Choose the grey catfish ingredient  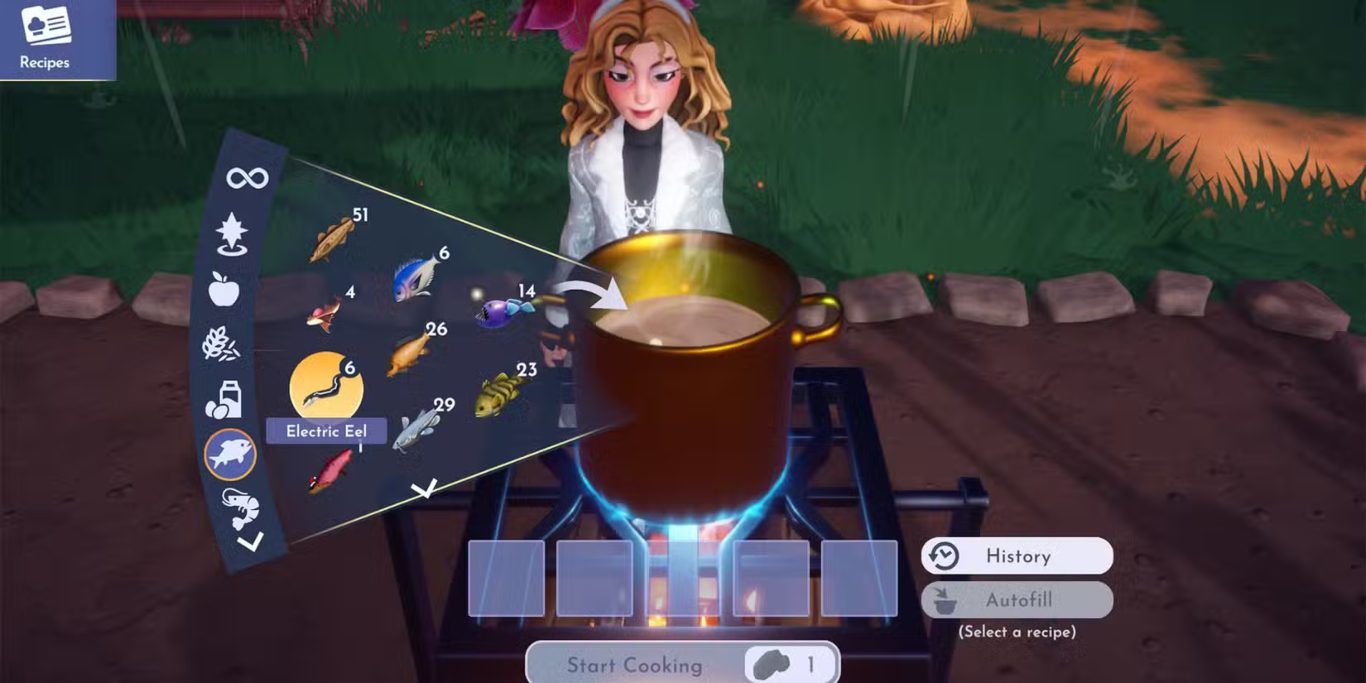(x=416, y=430)
